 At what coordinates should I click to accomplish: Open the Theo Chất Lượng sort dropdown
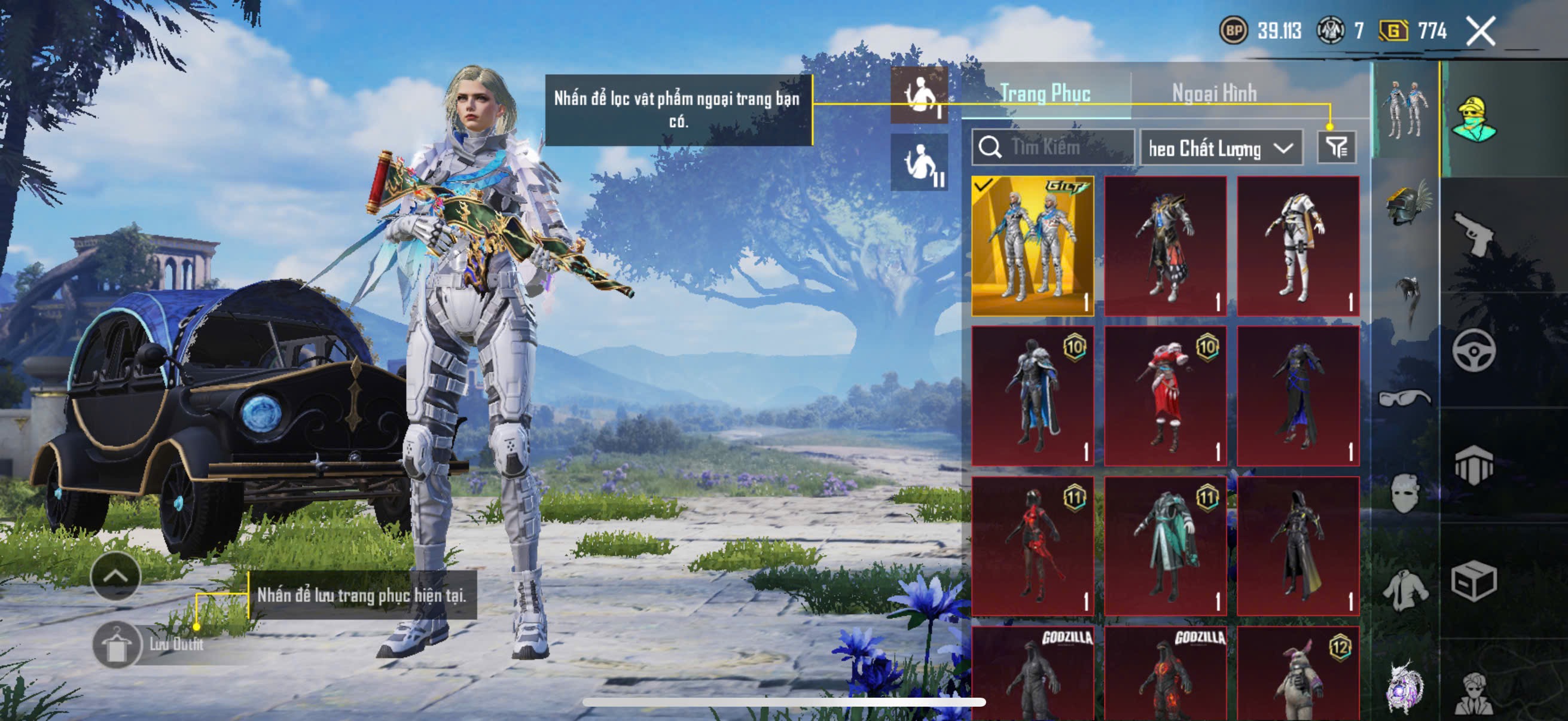click(x=1221, y=148)
